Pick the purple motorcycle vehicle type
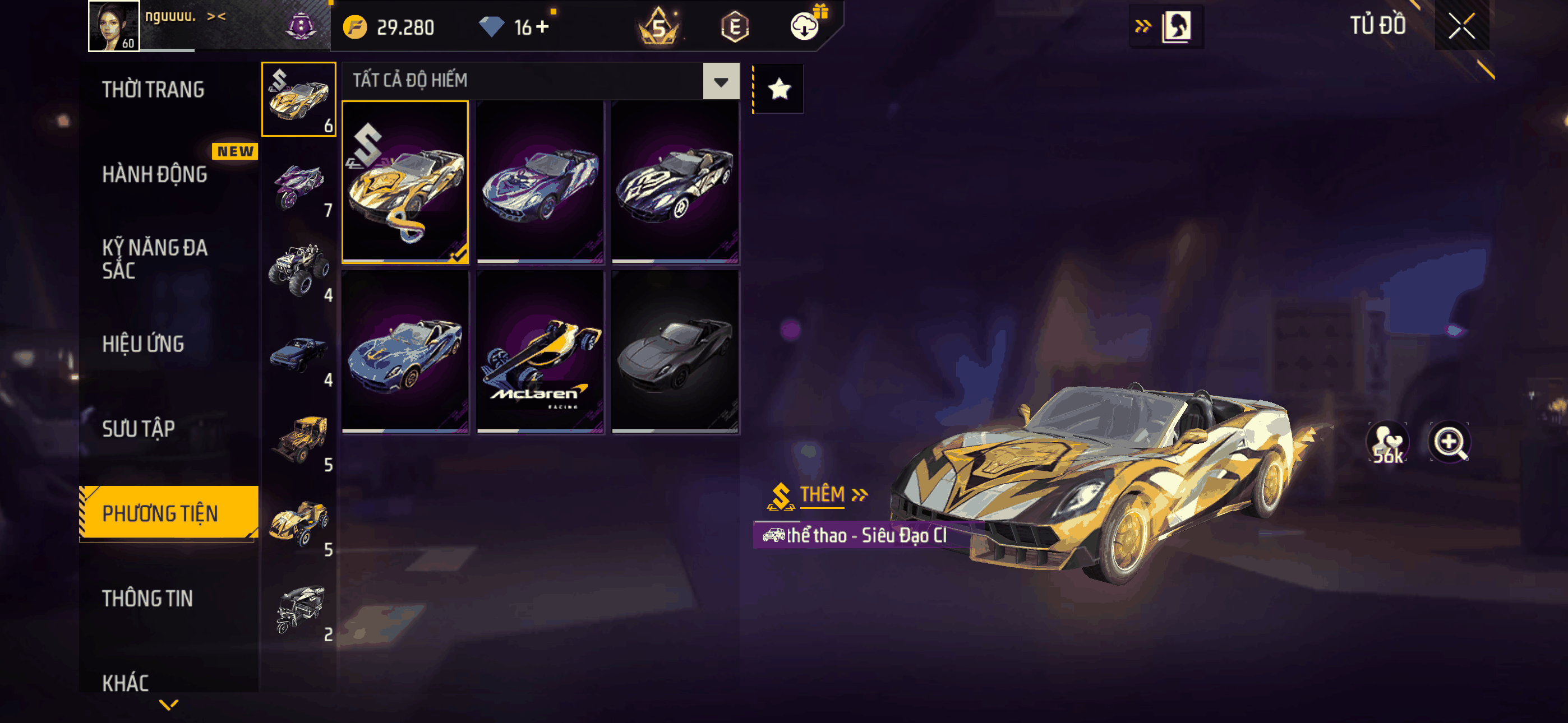The width and height of the screenshot is (1568, 723). [x=298, y=184]
